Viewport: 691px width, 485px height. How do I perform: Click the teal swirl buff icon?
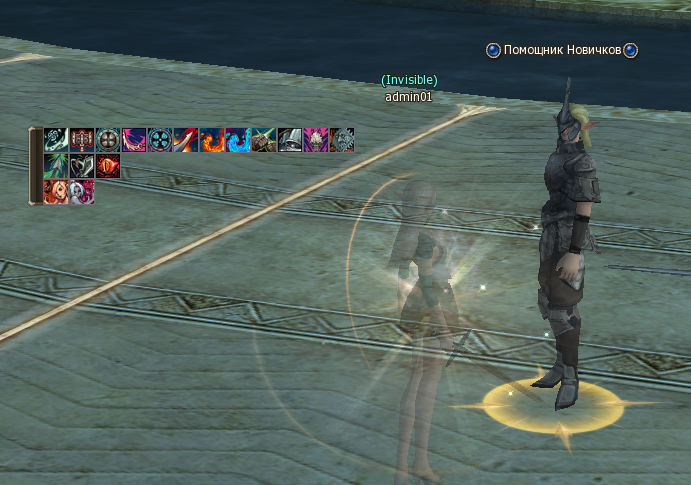pos(56,140)
